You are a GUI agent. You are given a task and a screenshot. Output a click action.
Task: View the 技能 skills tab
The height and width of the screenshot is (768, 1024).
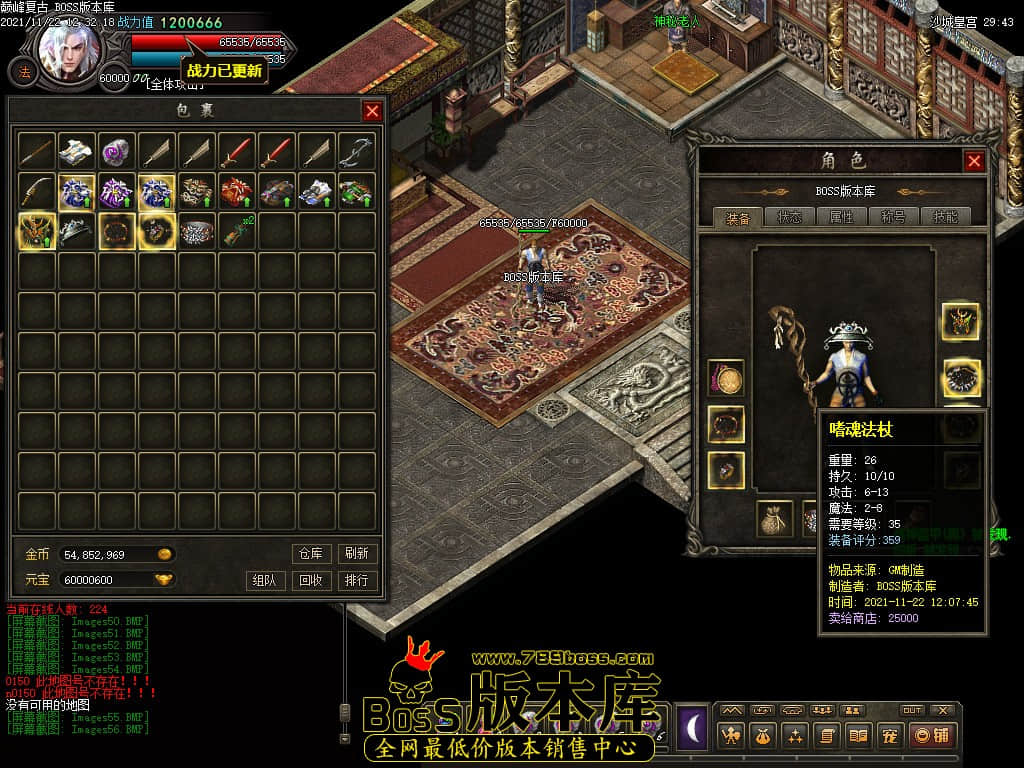(x=945, y=217)
